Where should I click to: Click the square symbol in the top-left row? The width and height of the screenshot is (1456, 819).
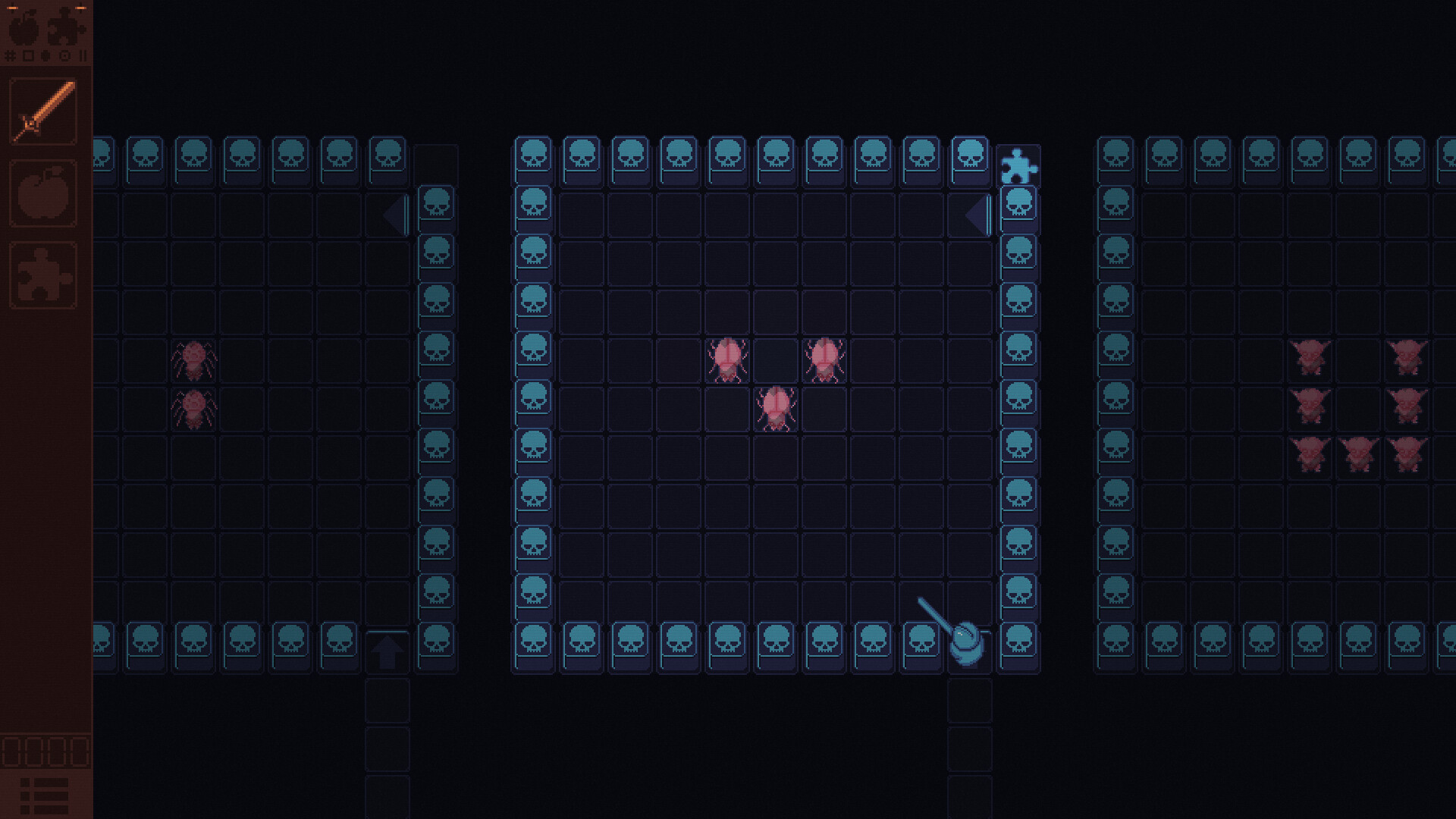point(28,56)
